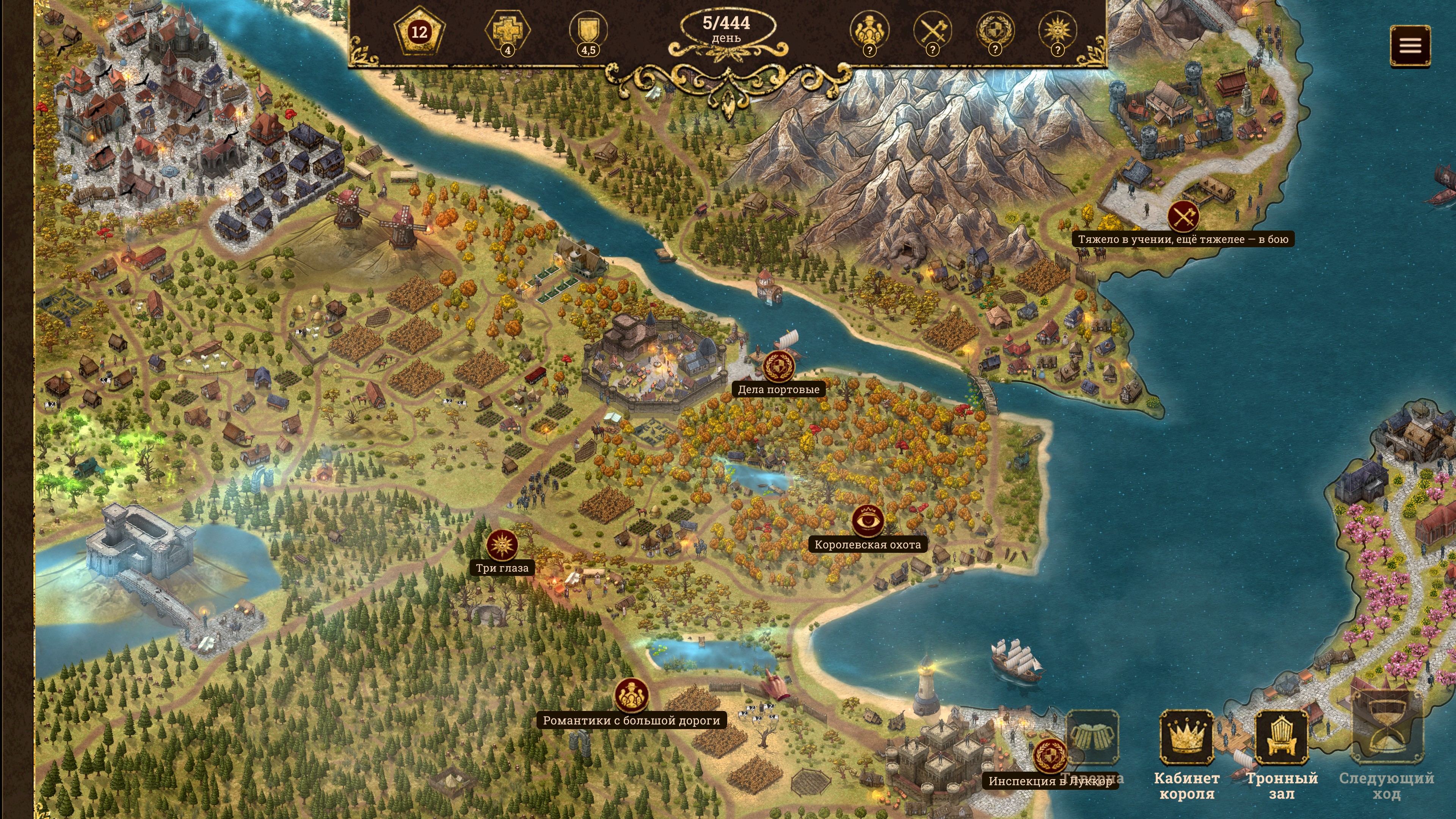Show the laurel shield faction icon in top bar
Image resolution: width=1456 pixels, height=819 pixels.
995,30
